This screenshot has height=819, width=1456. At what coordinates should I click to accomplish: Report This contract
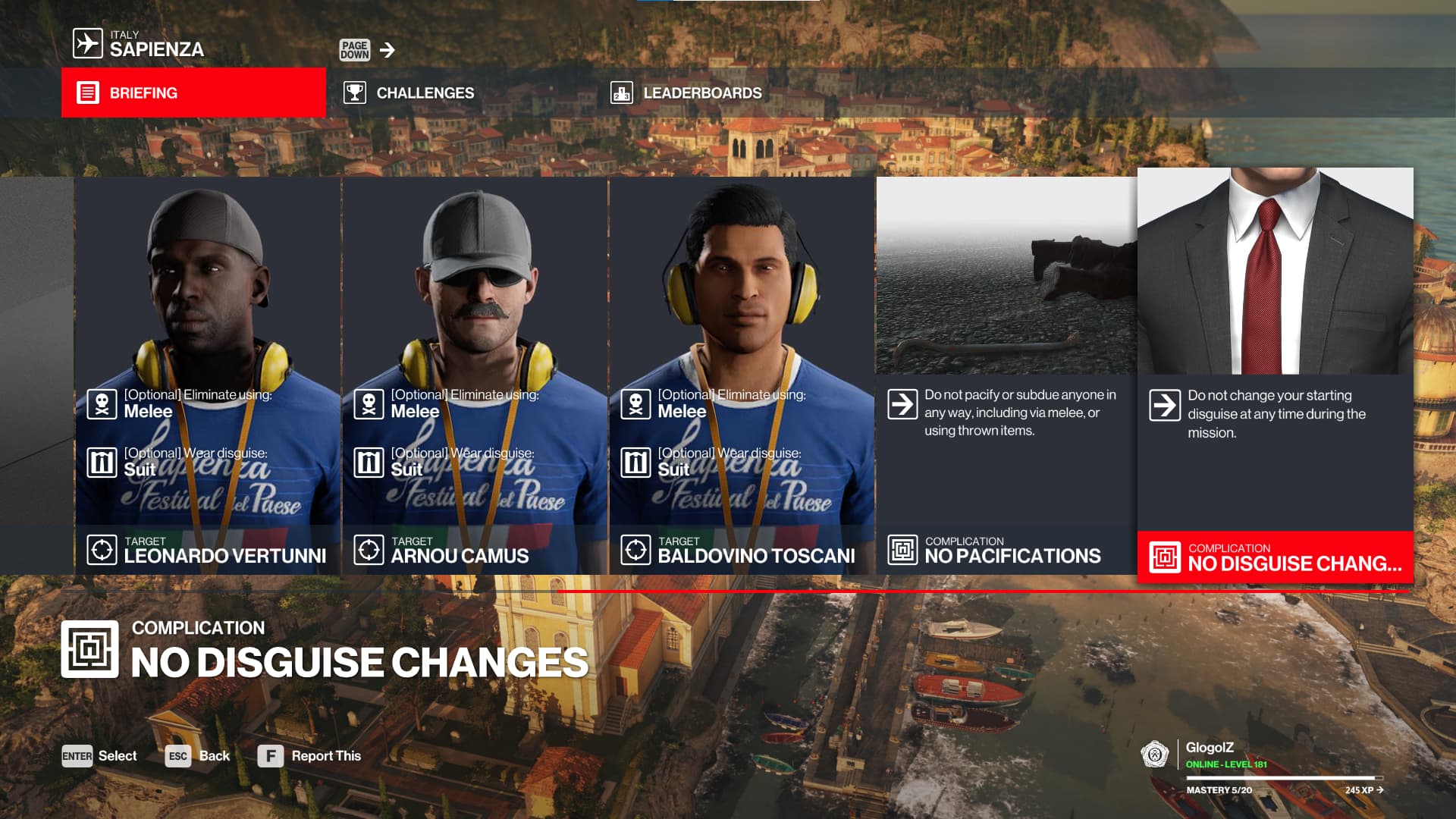309,756
